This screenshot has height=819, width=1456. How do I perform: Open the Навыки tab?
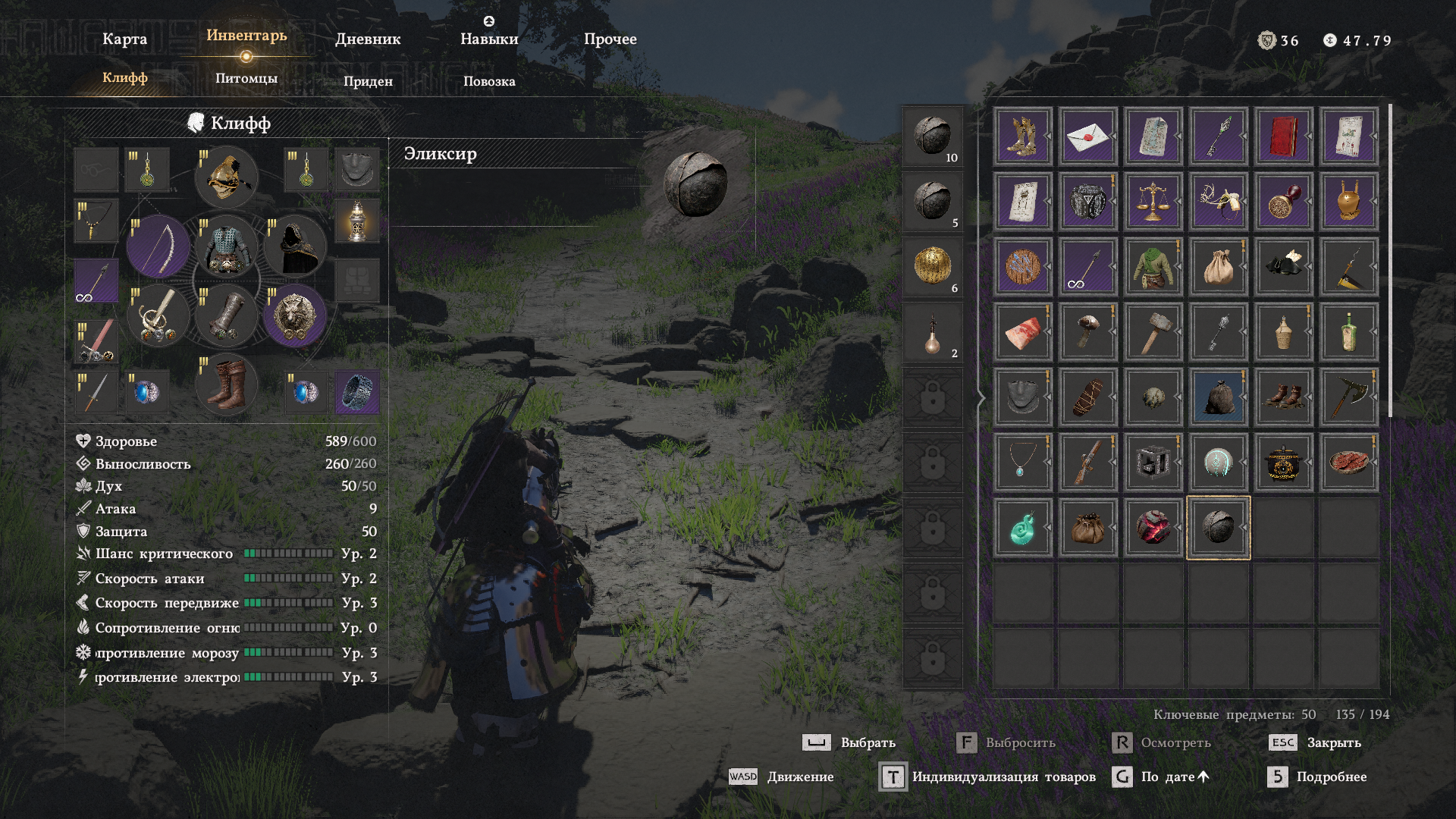[x=489, y=39]
